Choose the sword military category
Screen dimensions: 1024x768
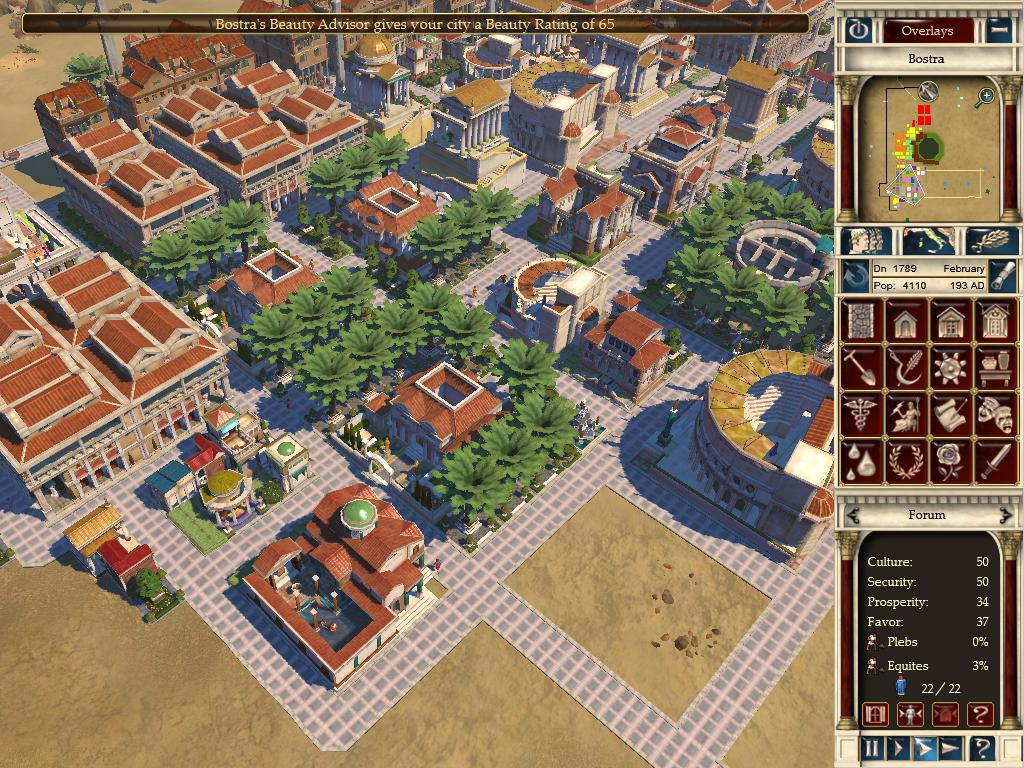point(995,461)
